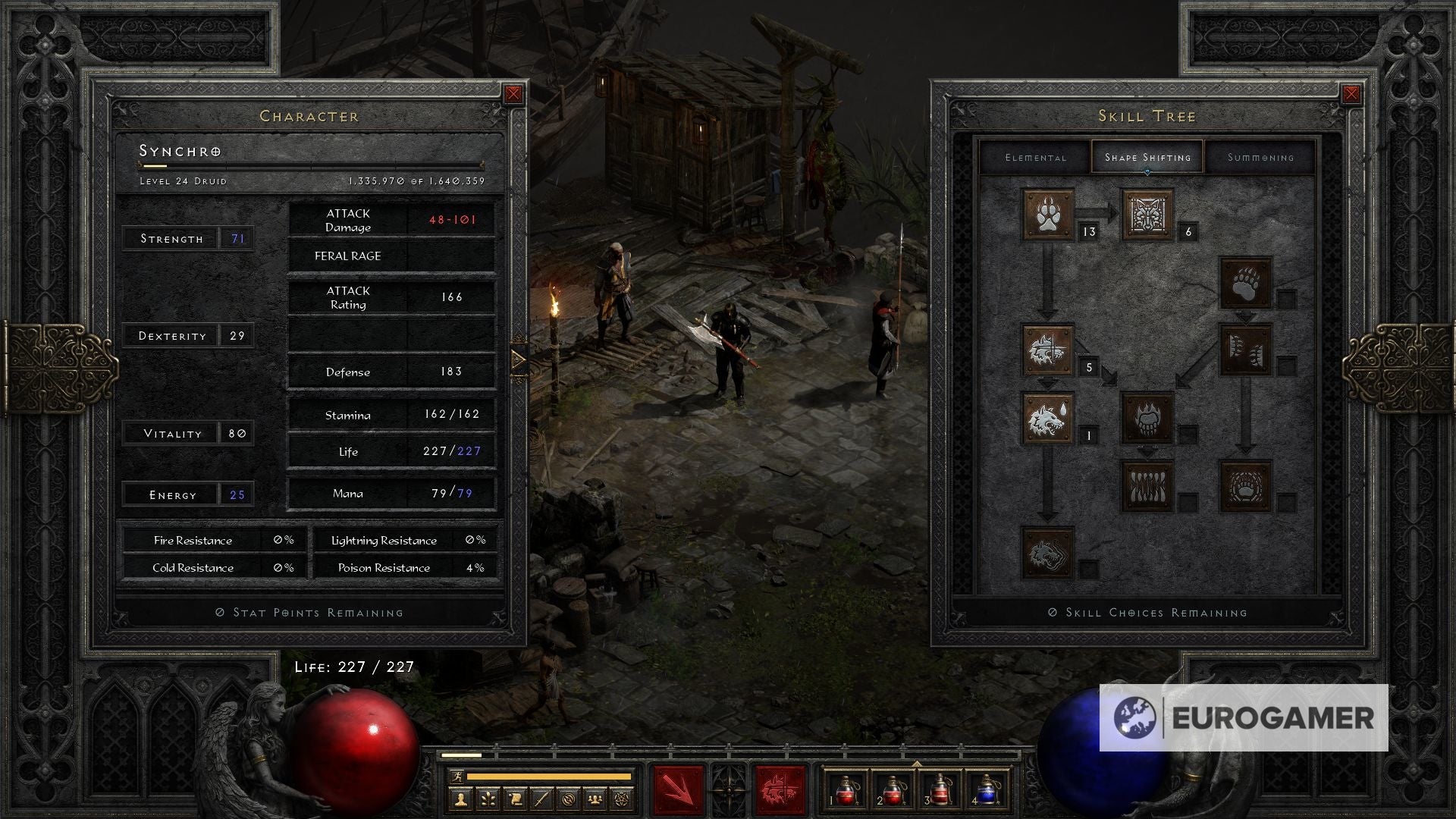
Task: Use the blue mana potion in slot 4
Action: click(x=986, y=791)
